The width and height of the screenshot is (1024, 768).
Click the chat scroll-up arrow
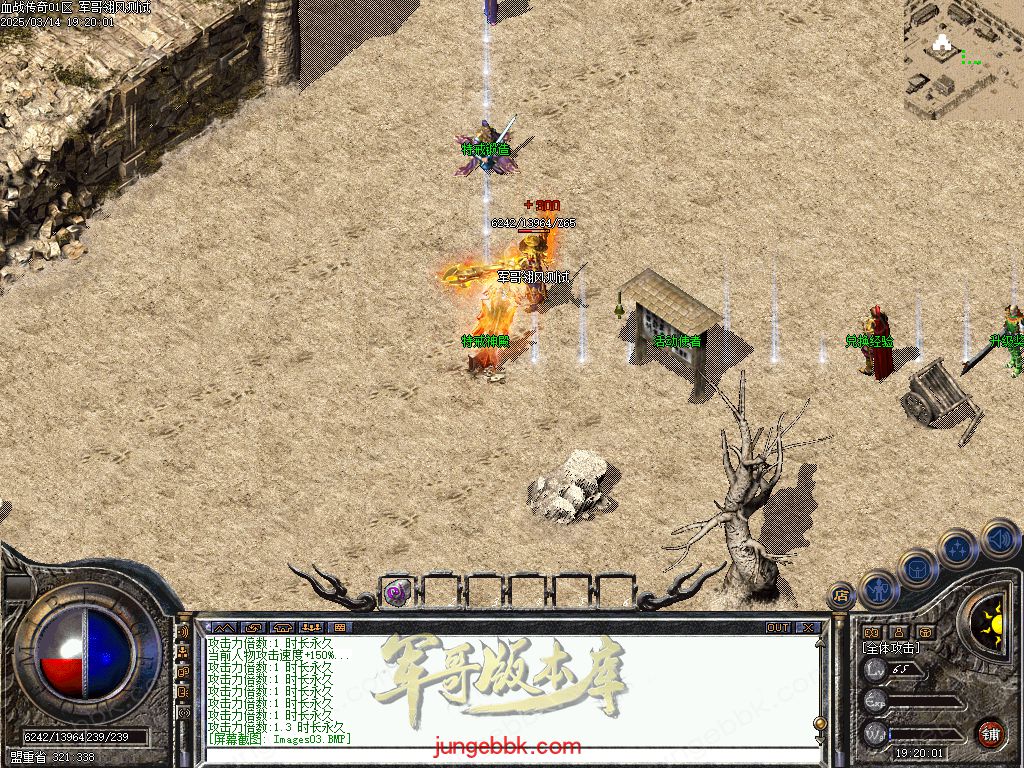(x=820, y=642)
